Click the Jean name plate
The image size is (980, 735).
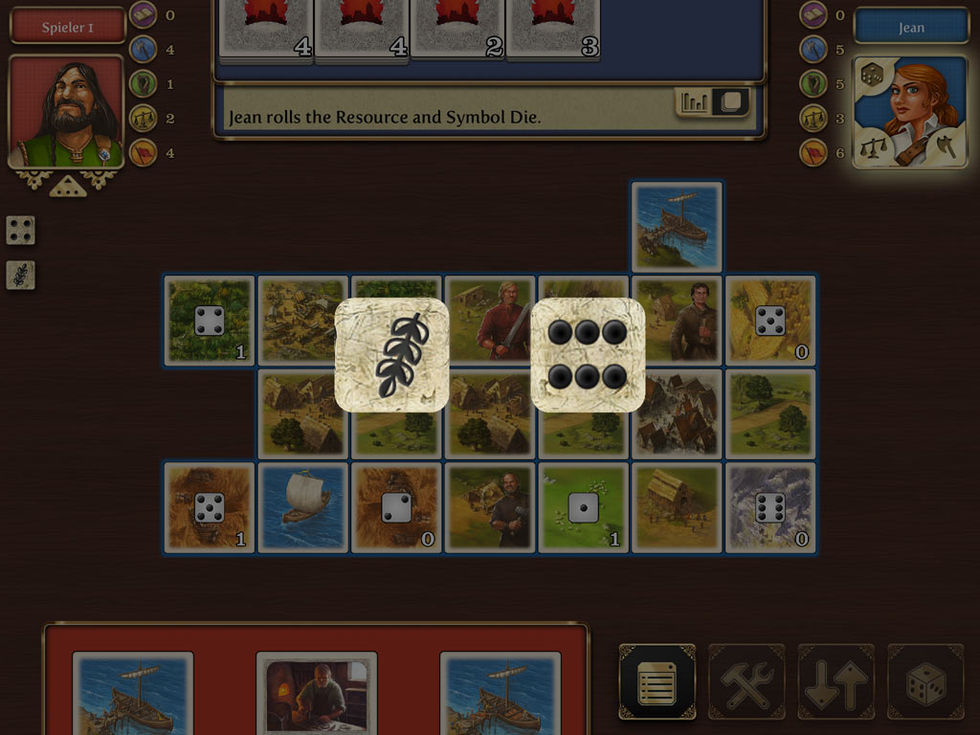pos(910,27)
